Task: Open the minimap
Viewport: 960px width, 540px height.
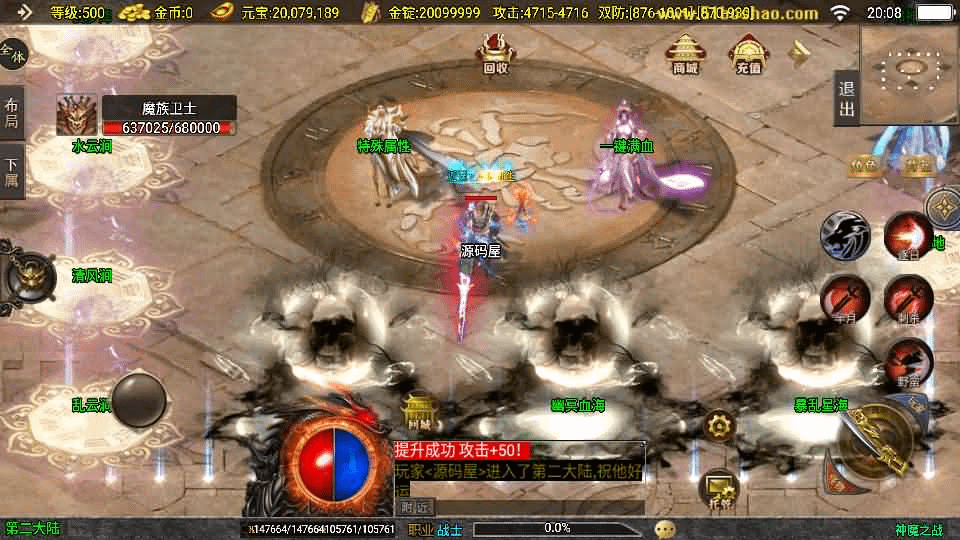Action: [x=909, y=74]
